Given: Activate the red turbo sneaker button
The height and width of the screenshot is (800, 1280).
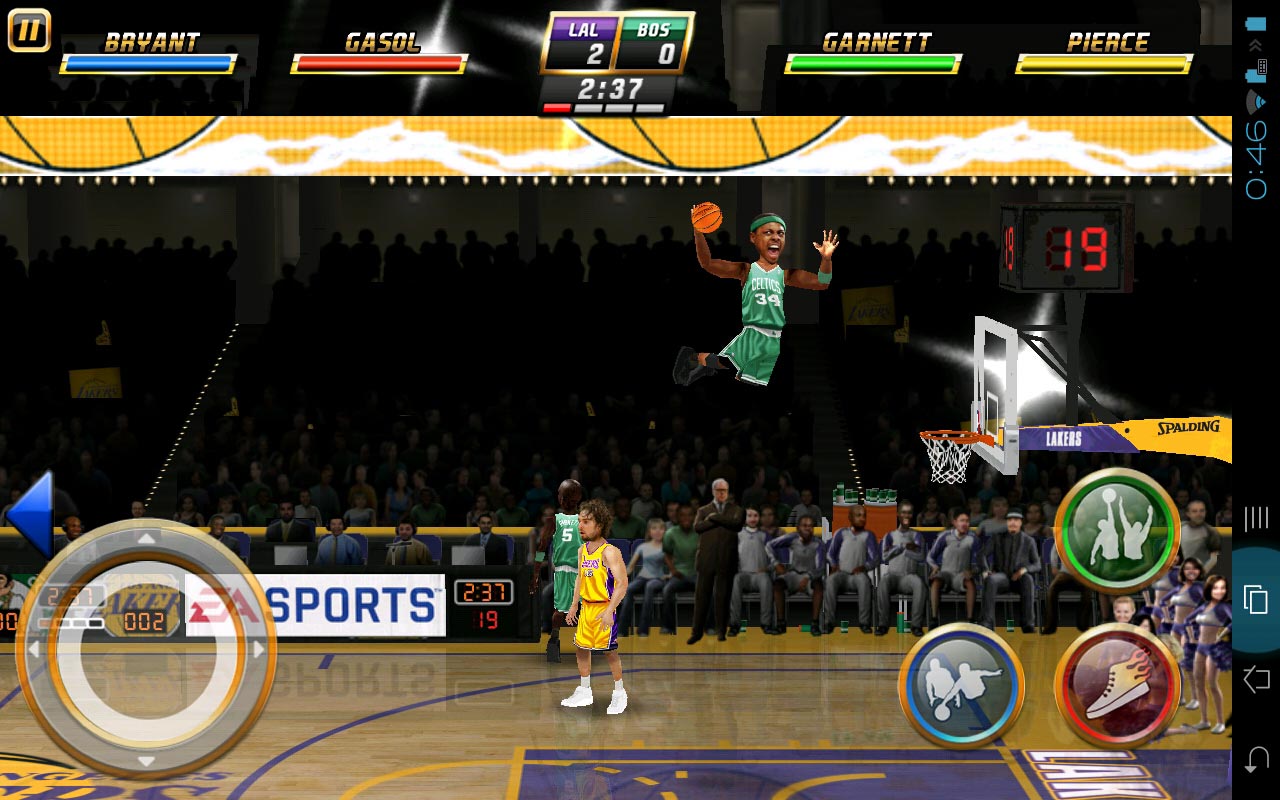Looking at the screenshot, I should (x=1118, y=686).
